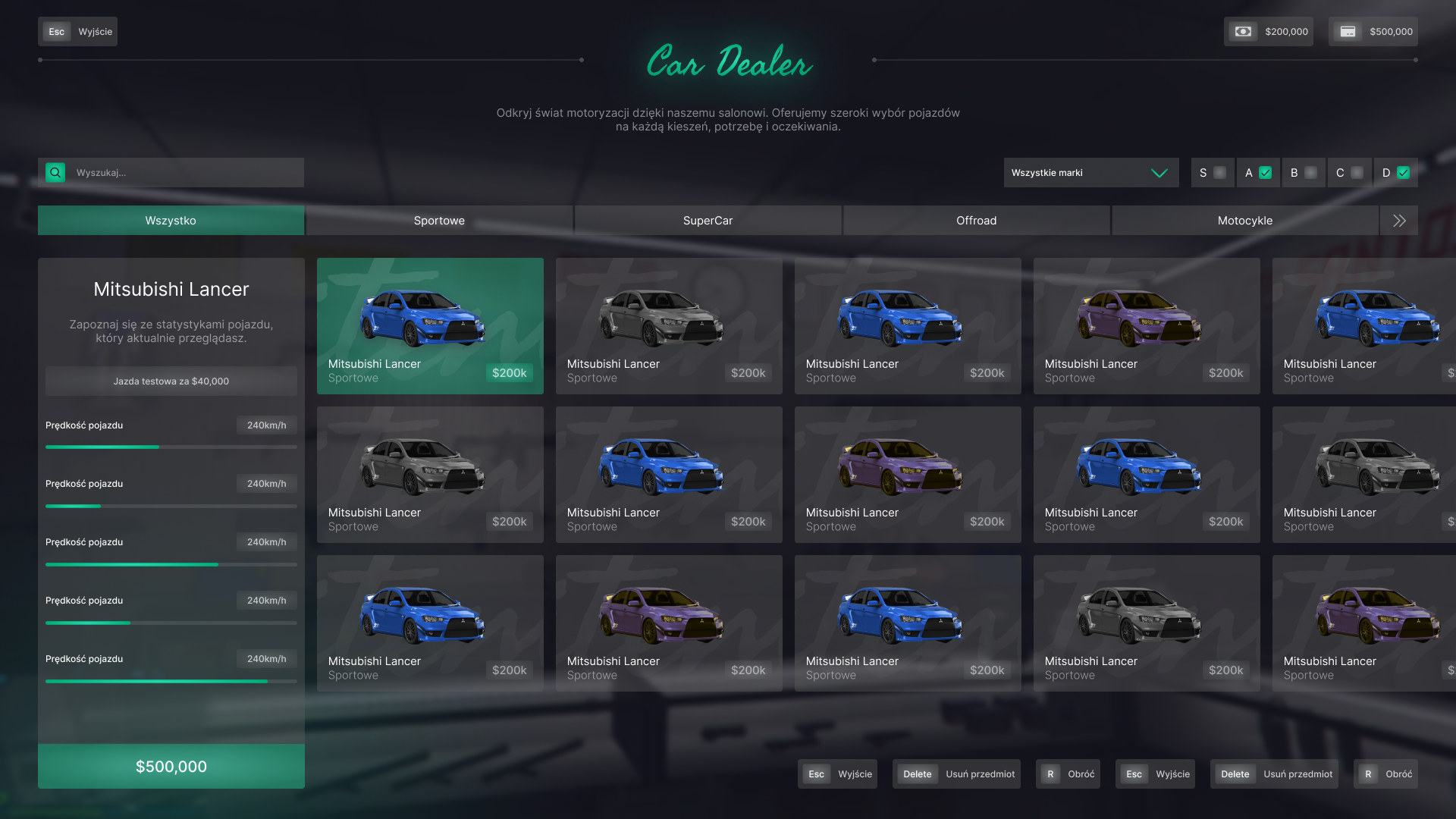Click the chevron arrow inside Wszystkie marki

pos(1159,172)
